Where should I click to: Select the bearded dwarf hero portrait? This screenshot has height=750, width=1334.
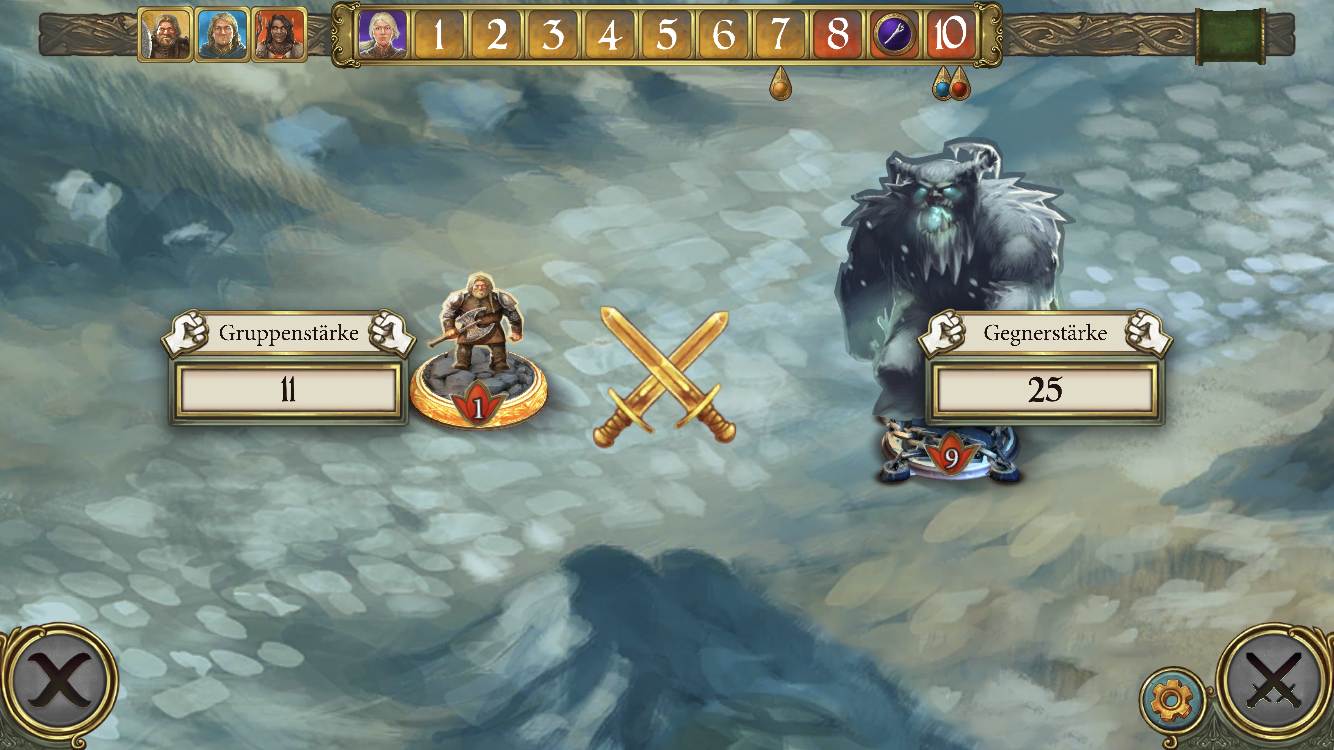(165, 35)
